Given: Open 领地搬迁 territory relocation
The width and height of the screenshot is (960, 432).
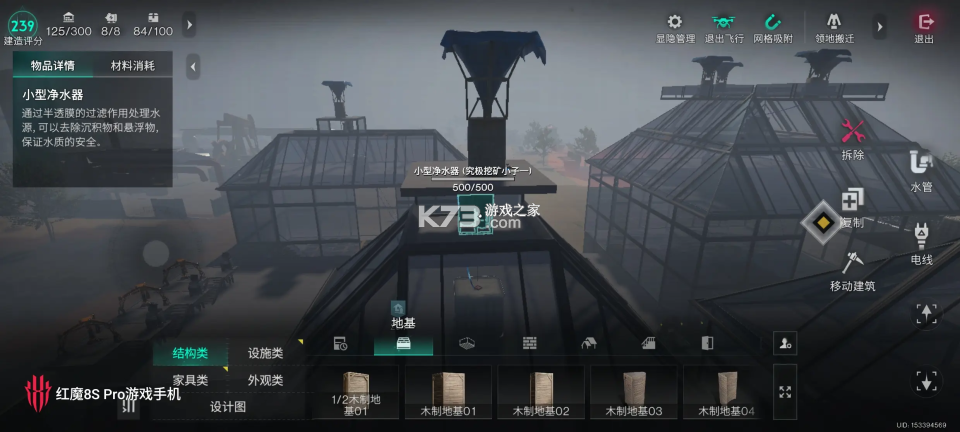Looking at the screenshot, I should pos(834,27).
